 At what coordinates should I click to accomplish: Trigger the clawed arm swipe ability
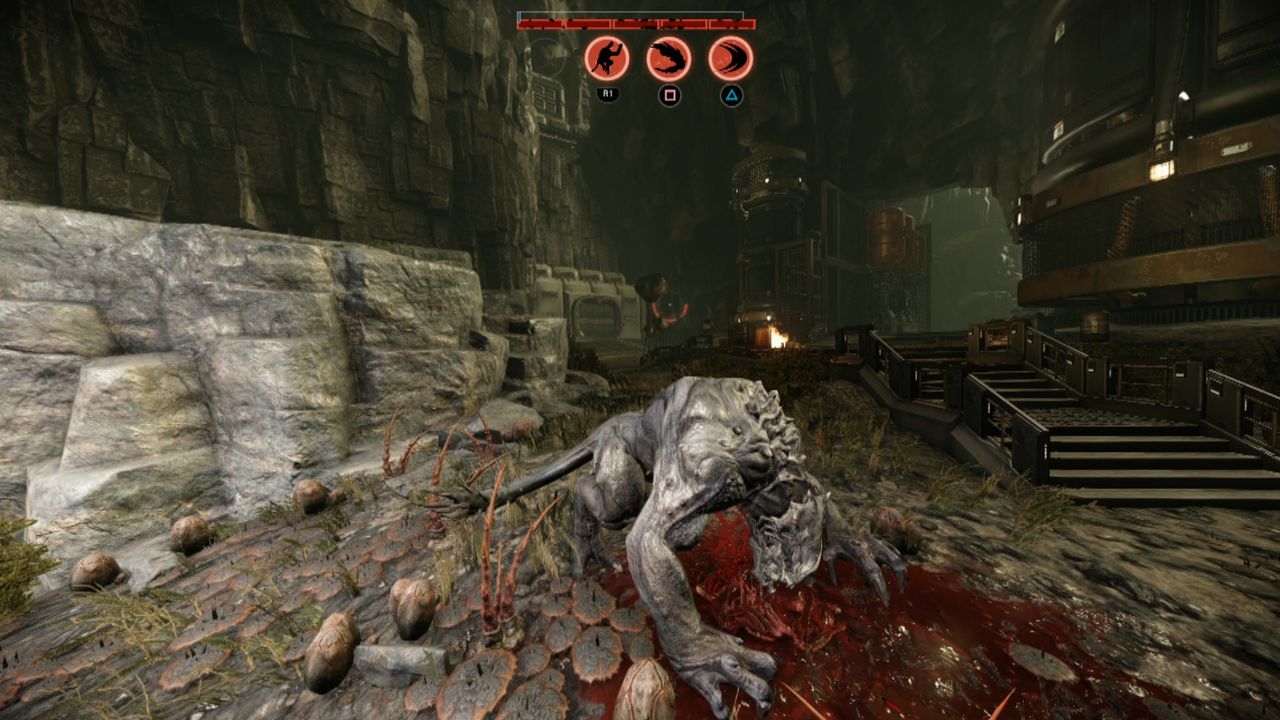click(x=668, y=58)
